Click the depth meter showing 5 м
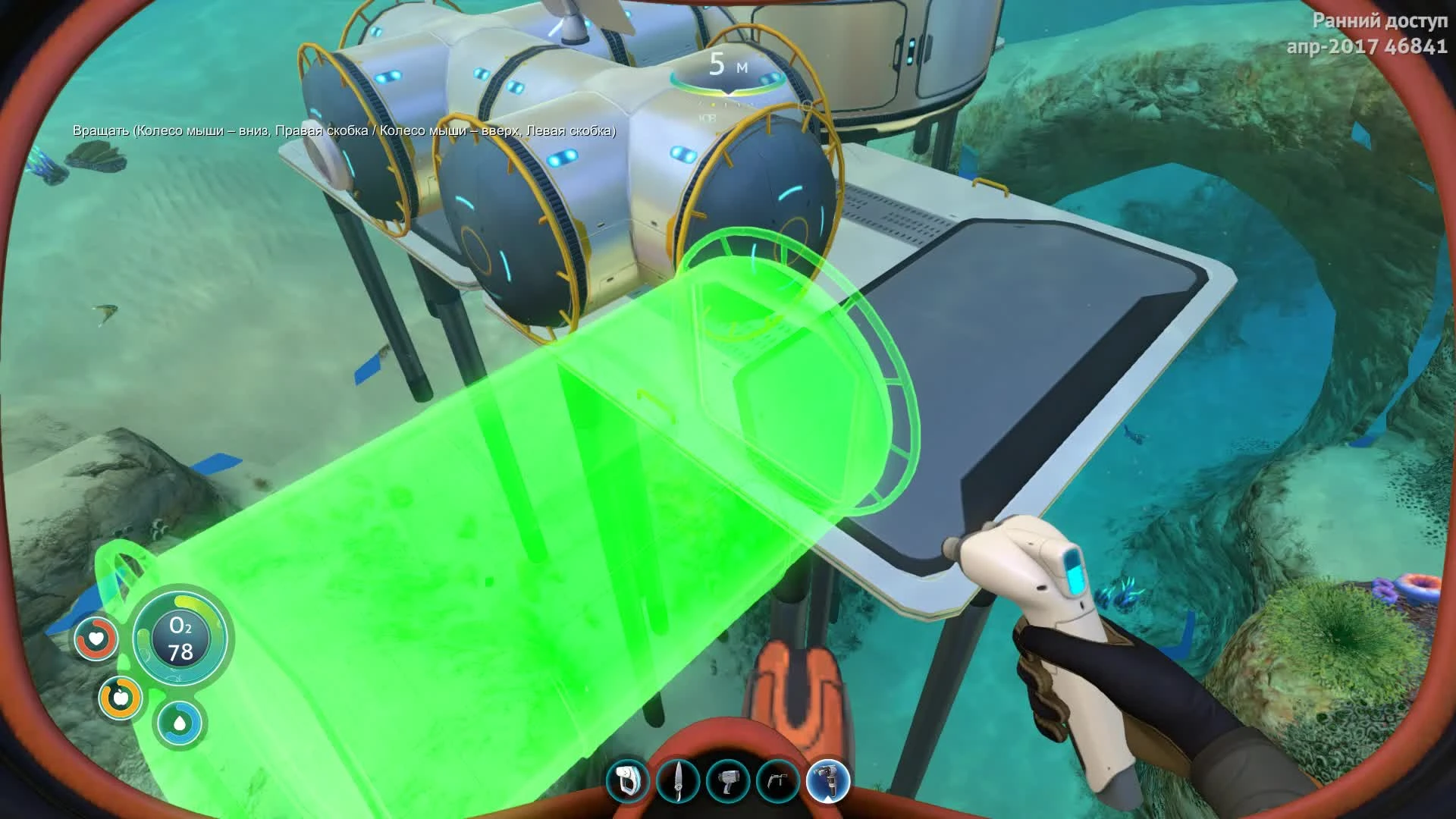Screen dimensions: 1456x819 pyautogui.click(x=726, y=64)
